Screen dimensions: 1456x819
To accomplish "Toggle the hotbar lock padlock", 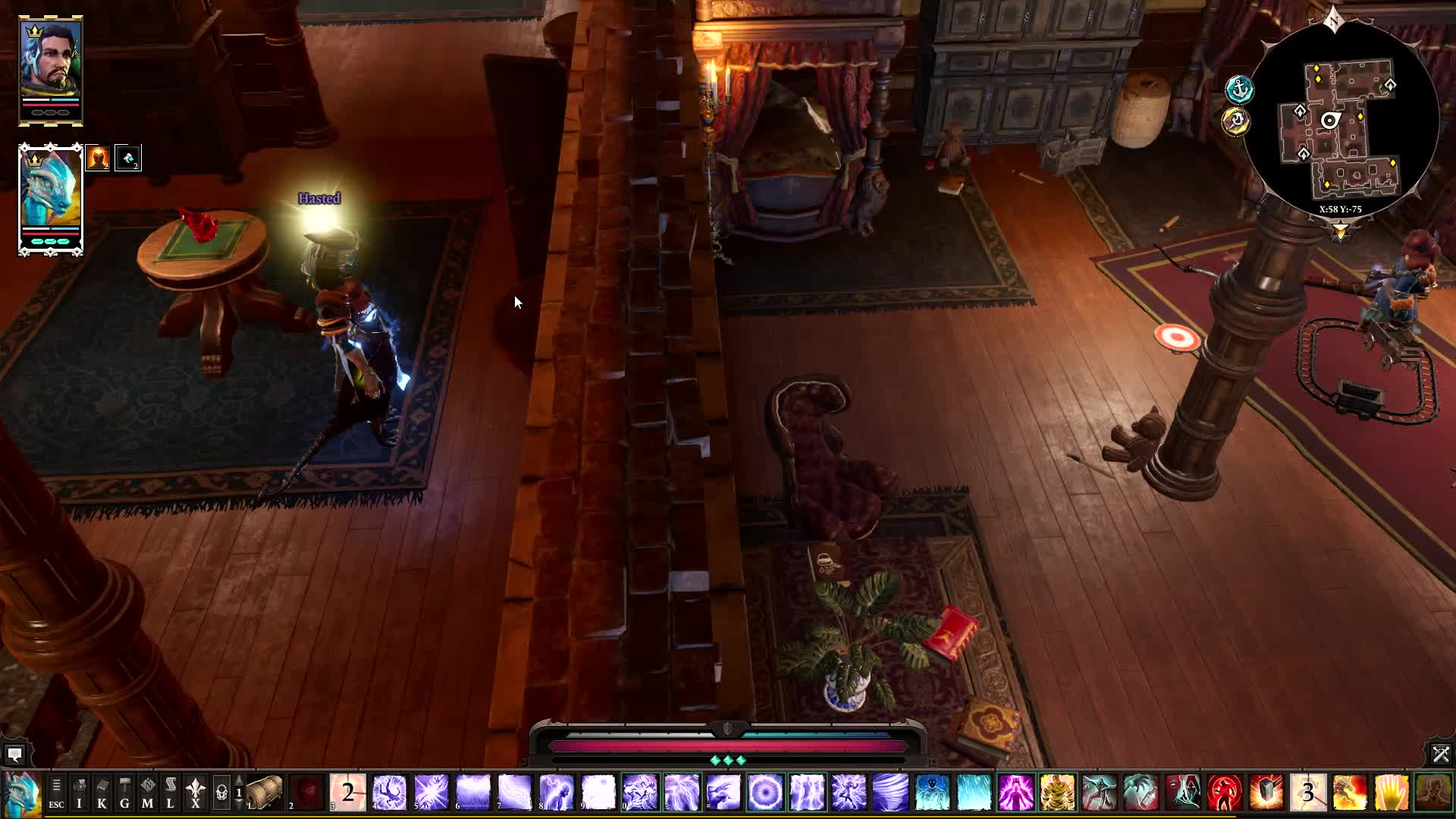I will tap(221, 793).
